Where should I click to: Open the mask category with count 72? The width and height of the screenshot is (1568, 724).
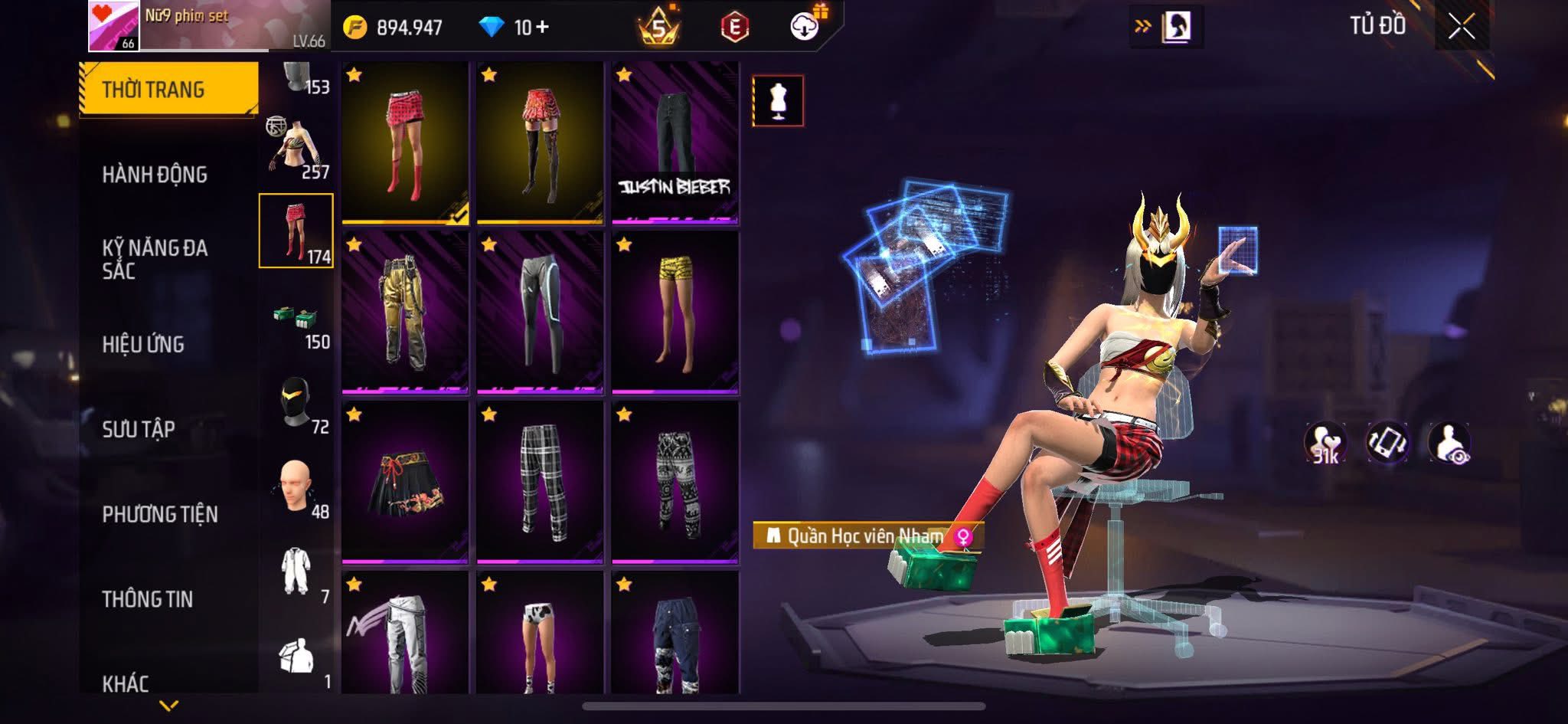point(297,405)
